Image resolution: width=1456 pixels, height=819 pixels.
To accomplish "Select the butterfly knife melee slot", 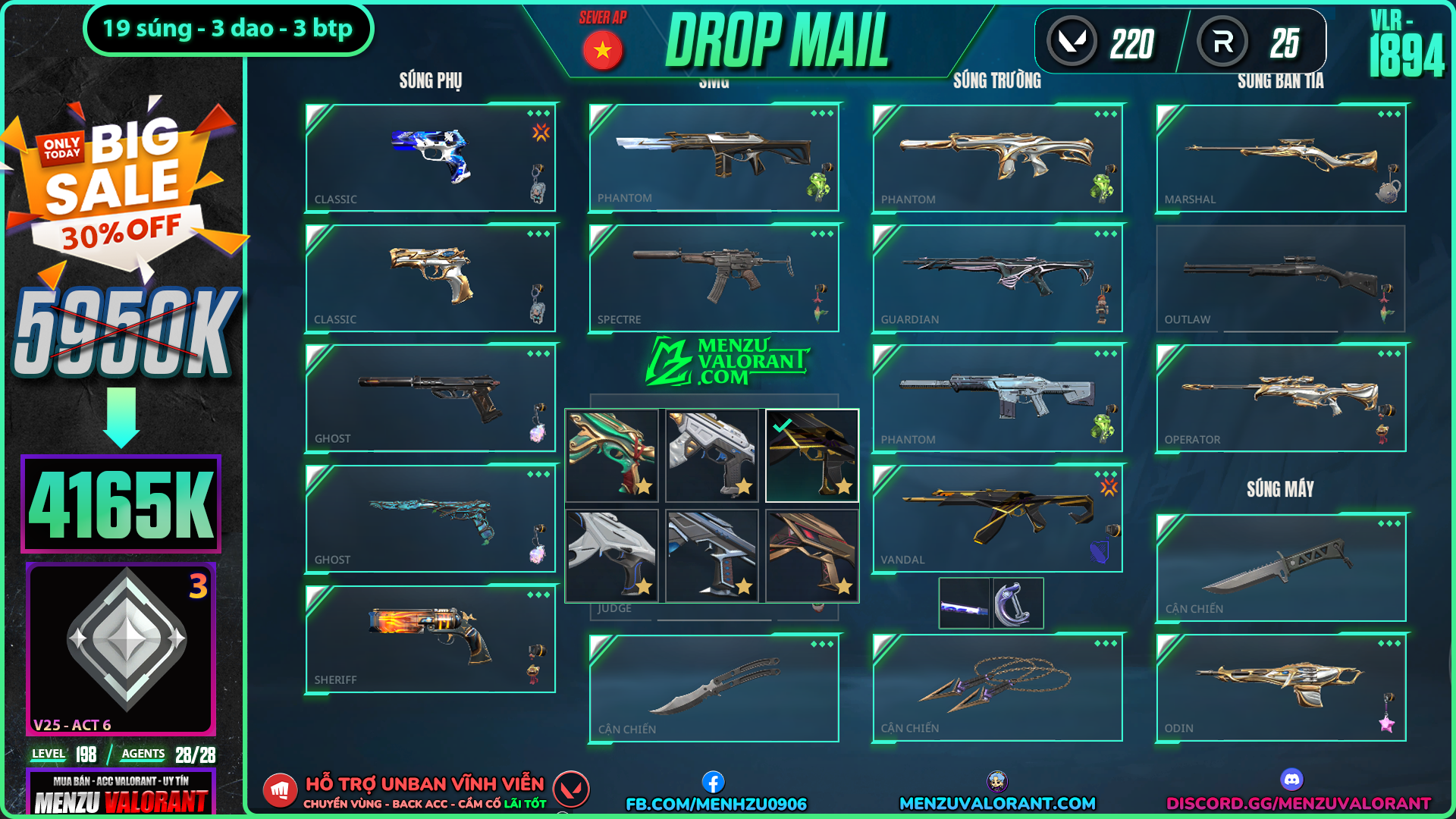I will [x=714, y=688].
